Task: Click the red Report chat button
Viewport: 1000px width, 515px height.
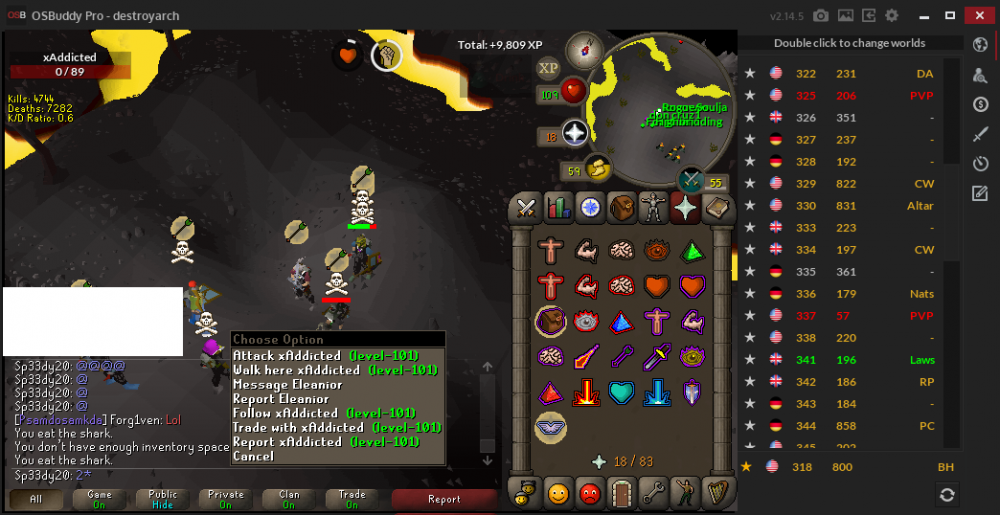Action: tap(444, 499)
